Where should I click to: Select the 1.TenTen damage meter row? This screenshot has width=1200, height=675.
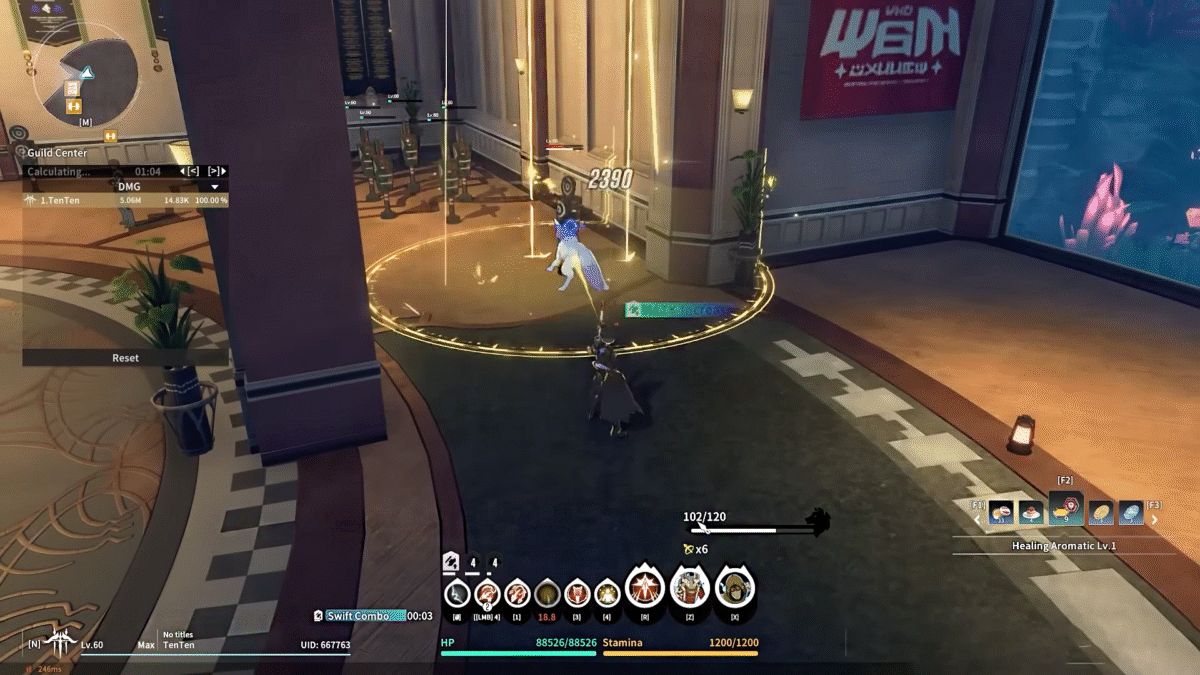(x=125, y=200)
